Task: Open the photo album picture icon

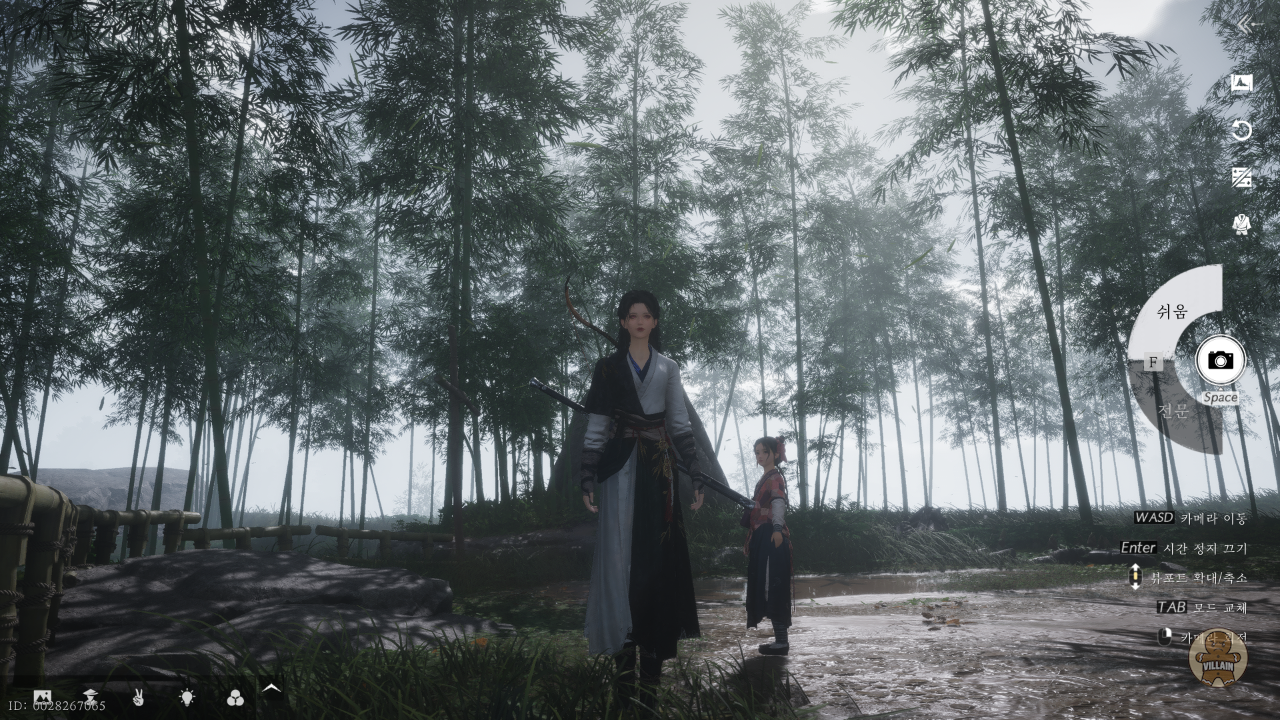Action: click(1242, 84)
